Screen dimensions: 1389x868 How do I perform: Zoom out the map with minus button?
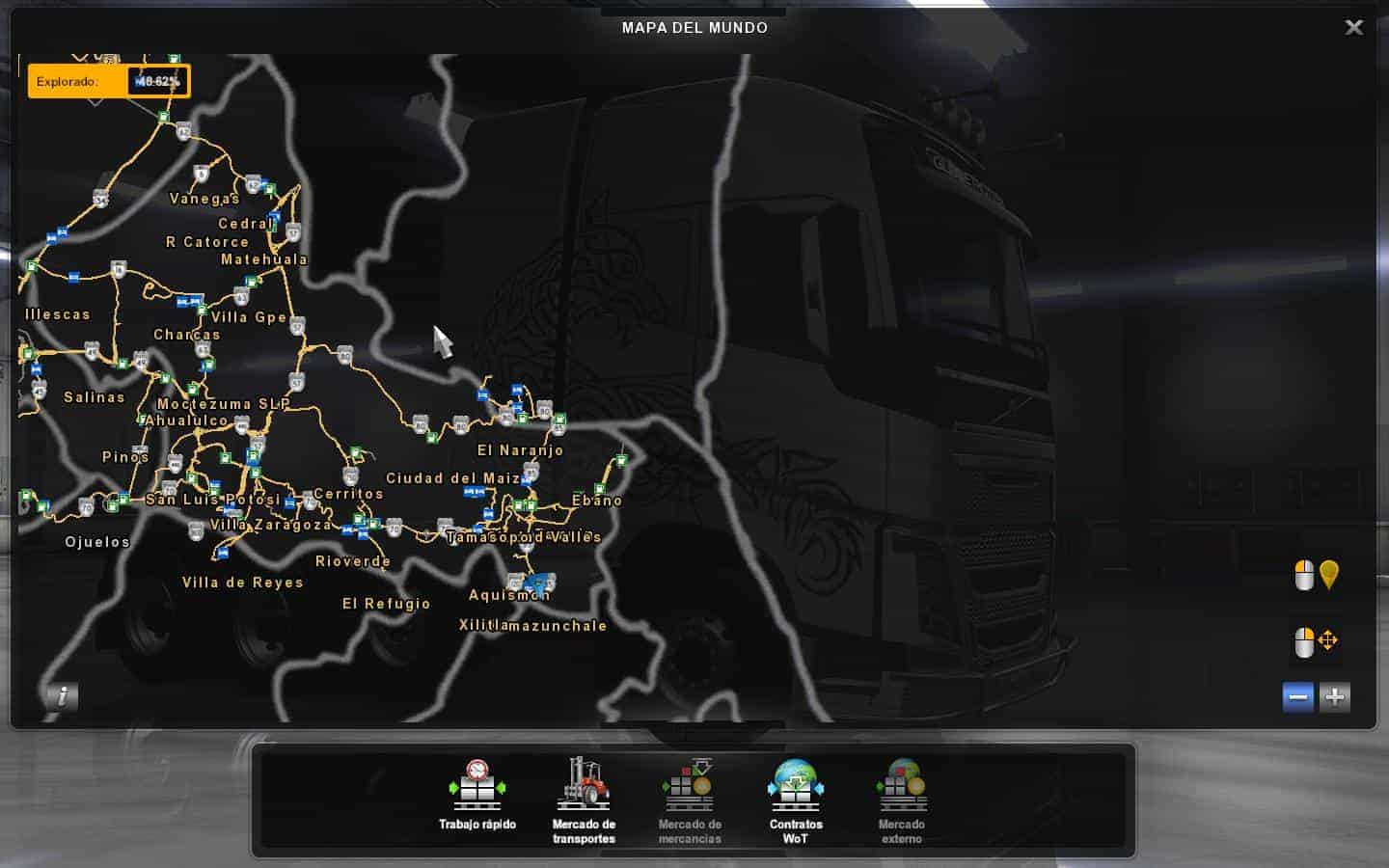pos(1298,696)
